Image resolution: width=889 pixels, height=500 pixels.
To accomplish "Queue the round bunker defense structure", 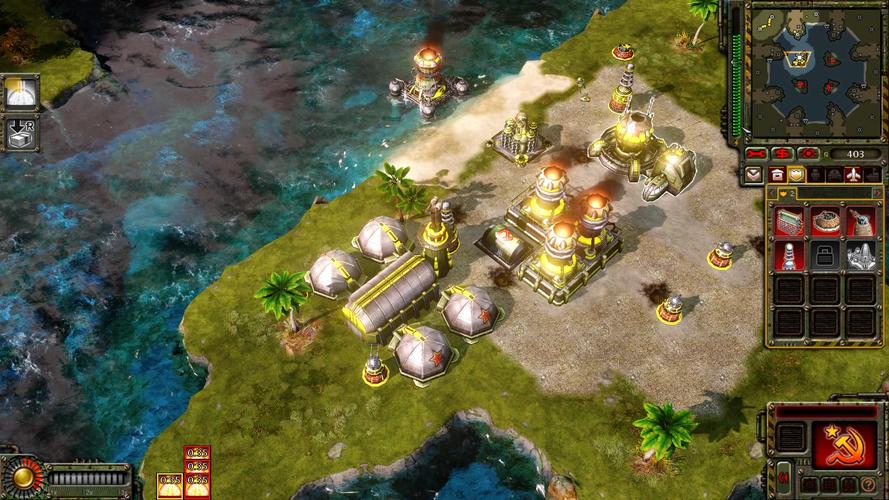I will coord(825,220).
